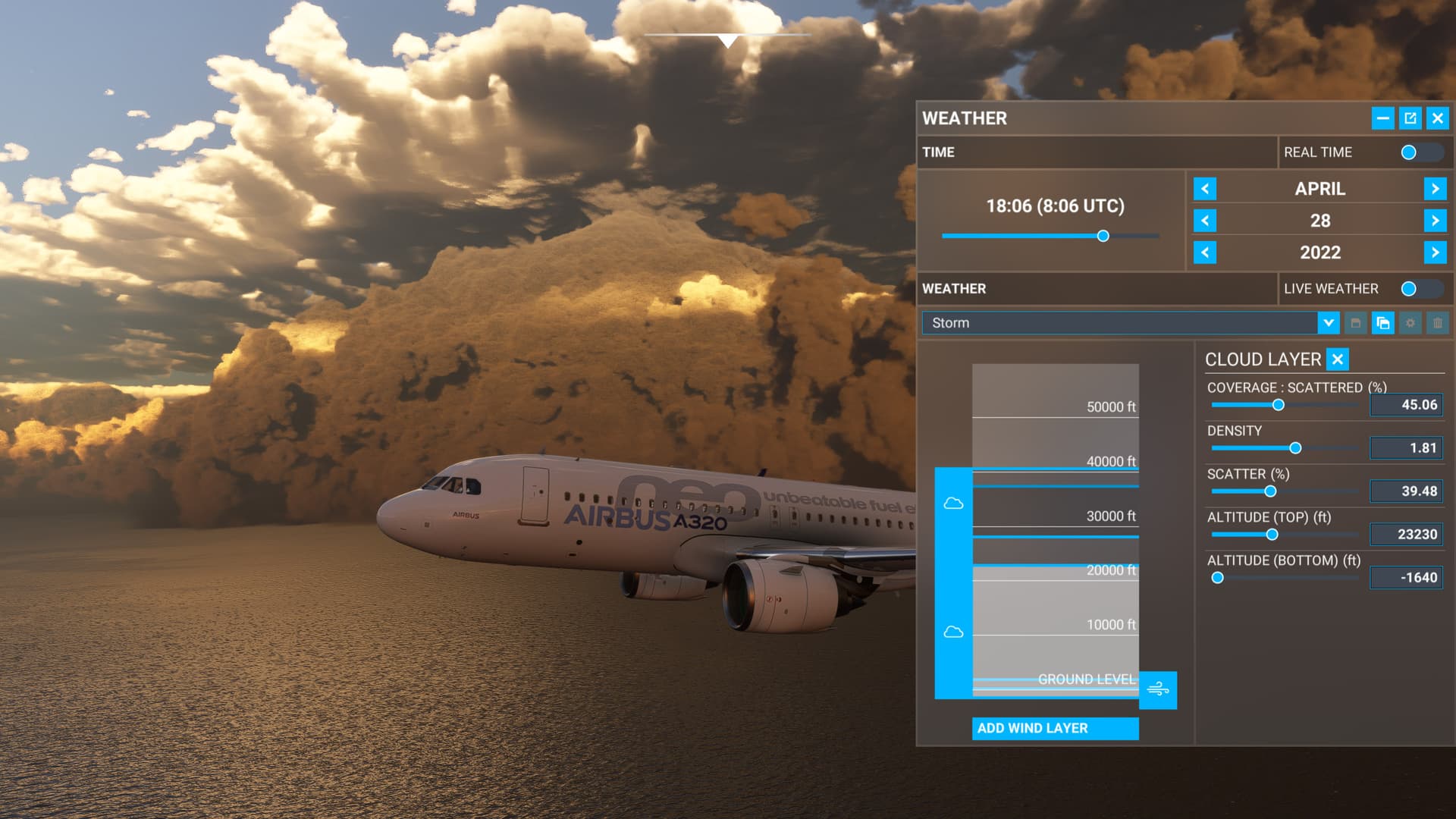Screen dimensions: 1456x819
Task: Step the year back from 2022
Action: [x=1204, y=252]
